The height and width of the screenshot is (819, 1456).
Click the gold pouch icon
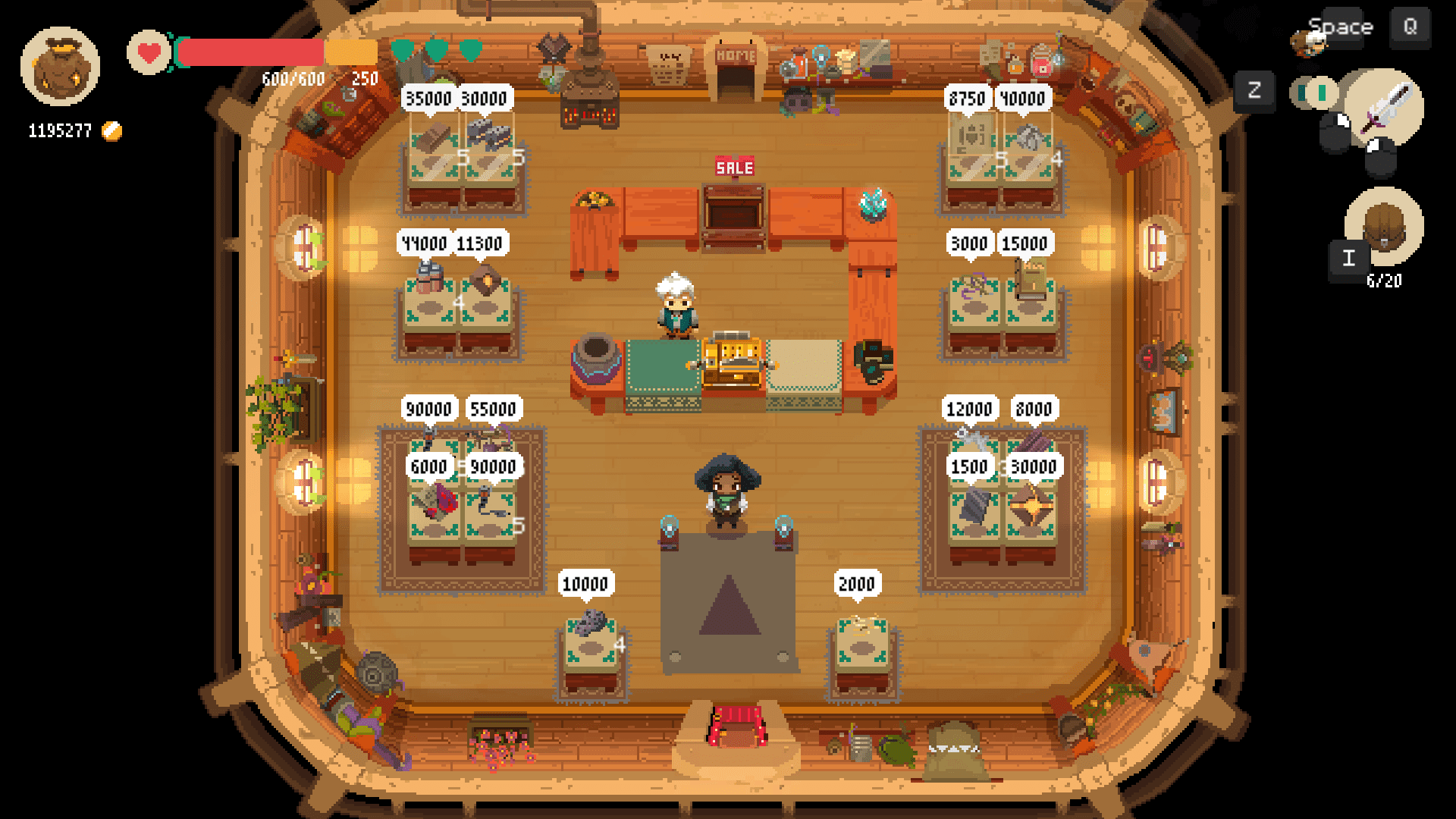[x=60, y=67]
